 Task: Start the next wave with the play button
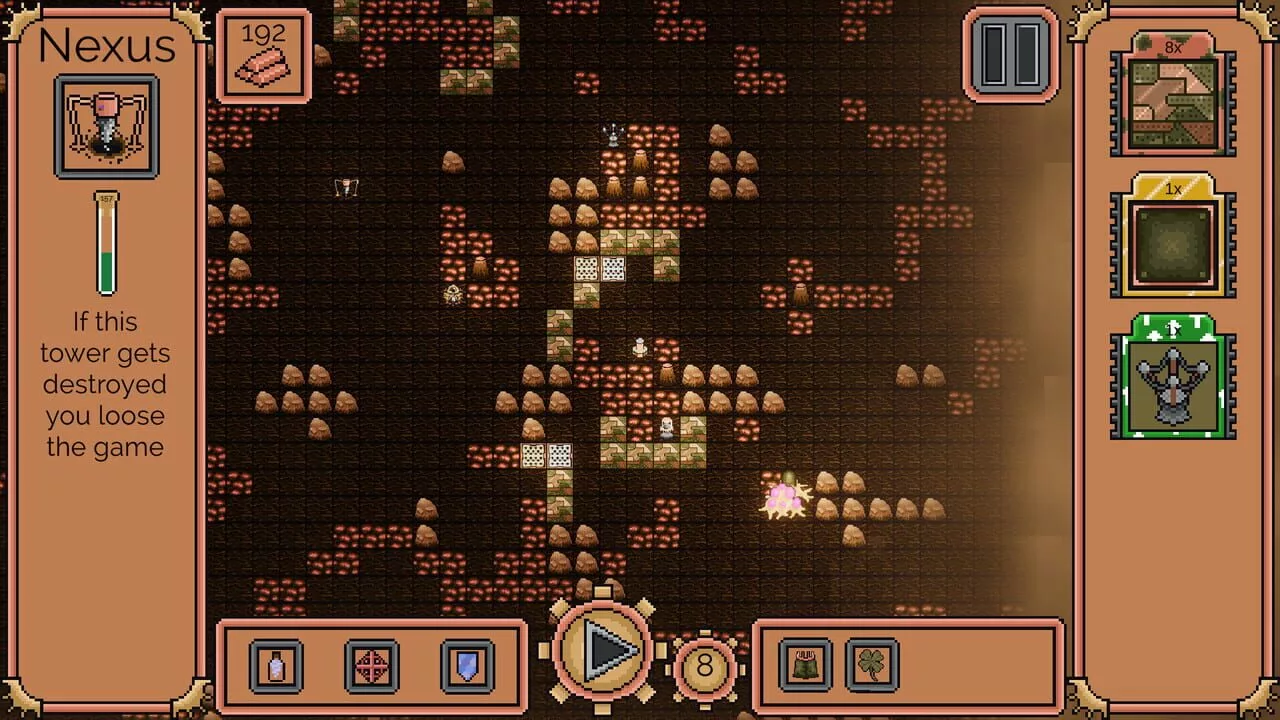click(x=603, y=652)
